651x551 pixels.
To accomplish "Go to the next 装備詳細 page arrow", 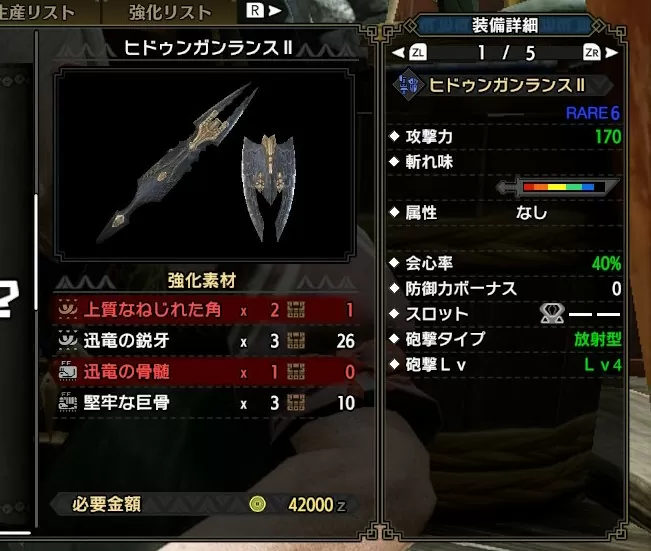I will (610, 52).
